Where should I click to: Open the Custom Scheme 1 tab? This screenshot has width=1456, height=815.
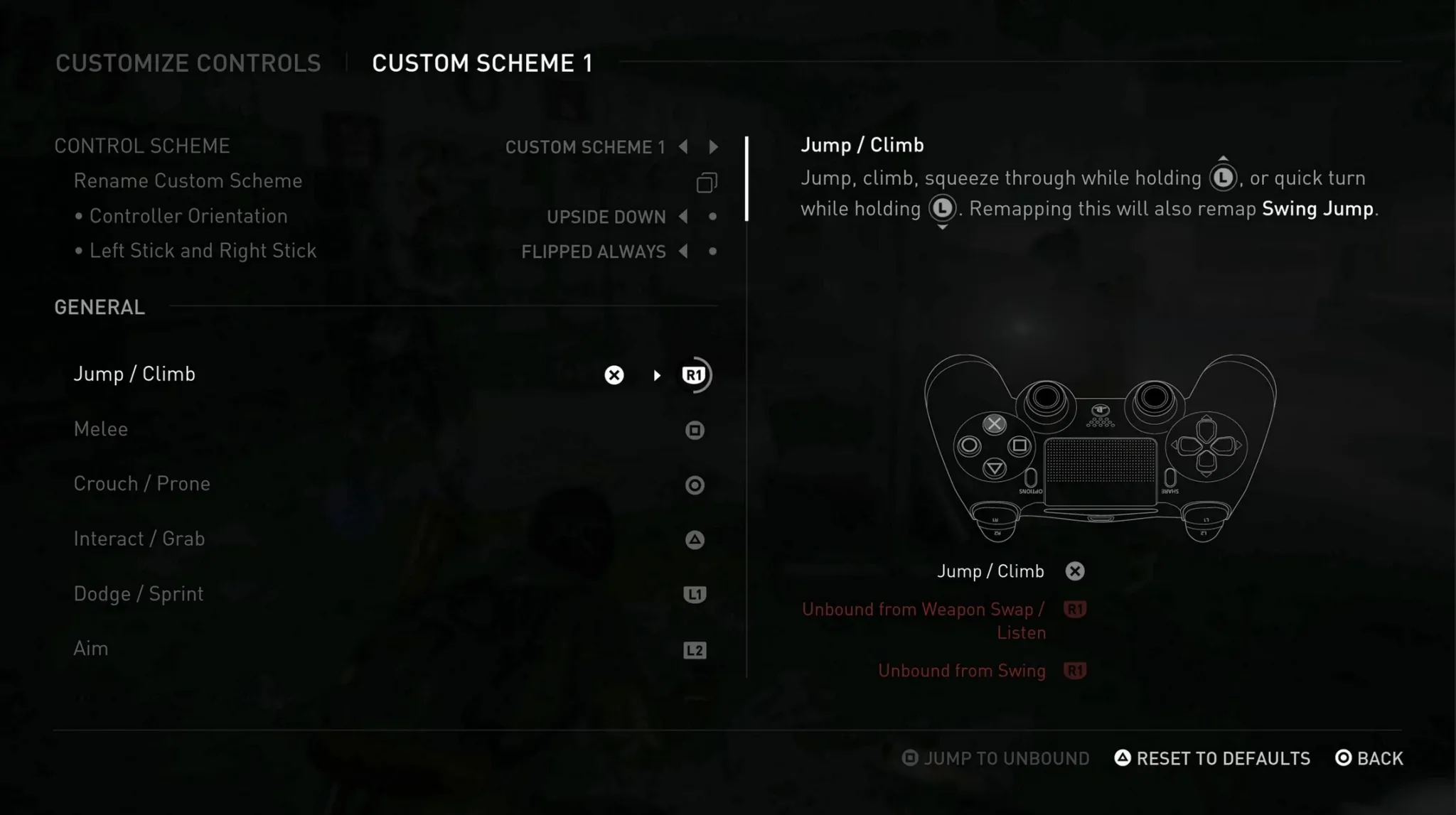[483, 63]
